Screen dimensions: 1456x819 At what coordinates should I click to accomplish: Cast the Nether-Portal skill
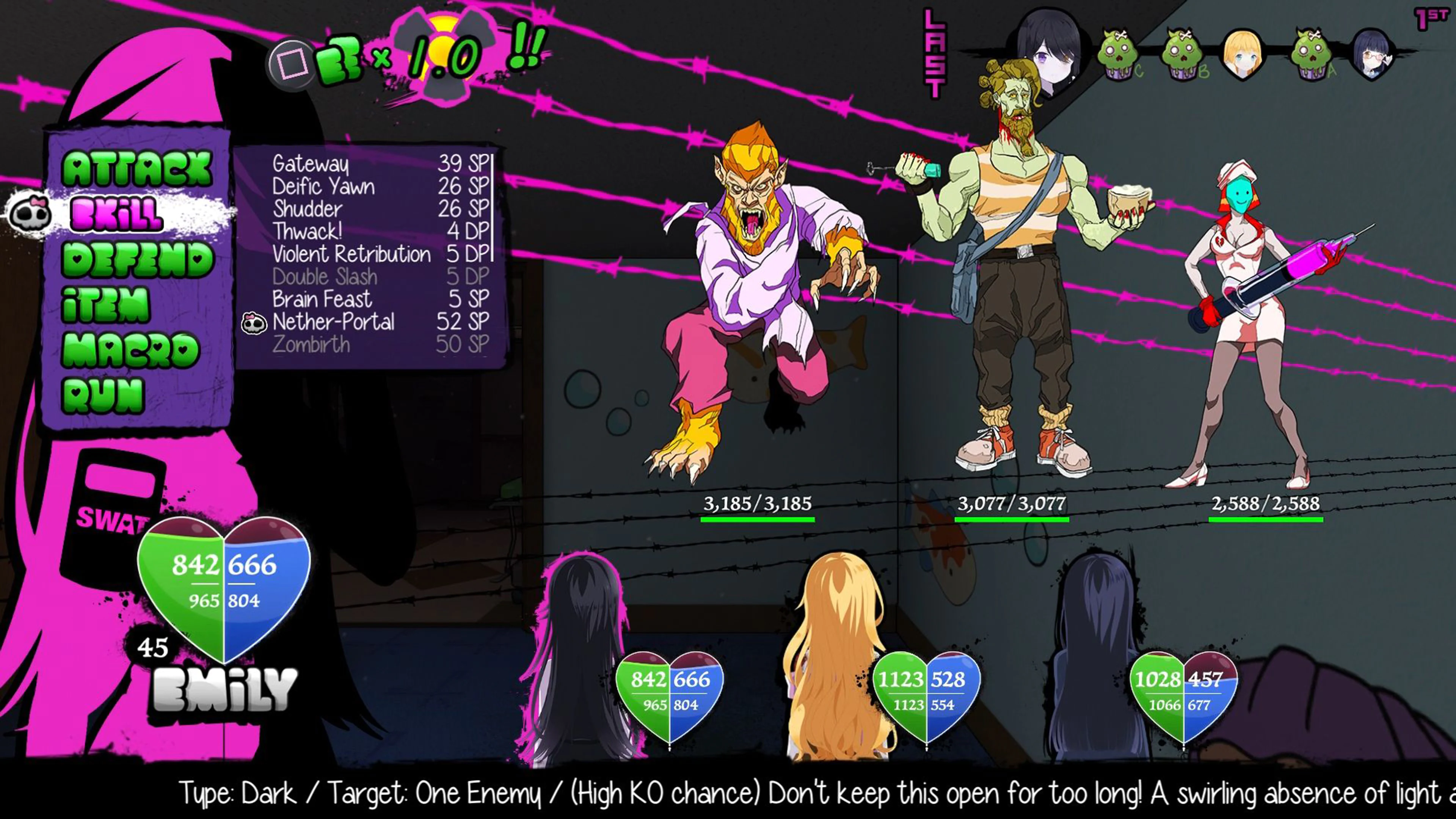pyautogui.click(x=334, y=322)
